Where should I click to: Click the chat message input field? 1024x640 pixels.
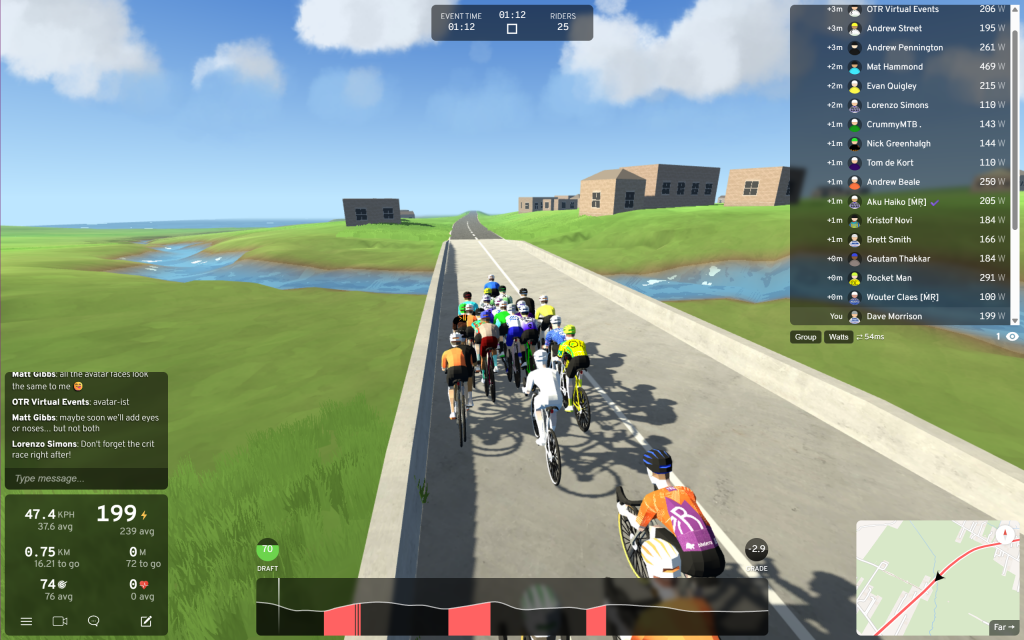click(84, 478)
